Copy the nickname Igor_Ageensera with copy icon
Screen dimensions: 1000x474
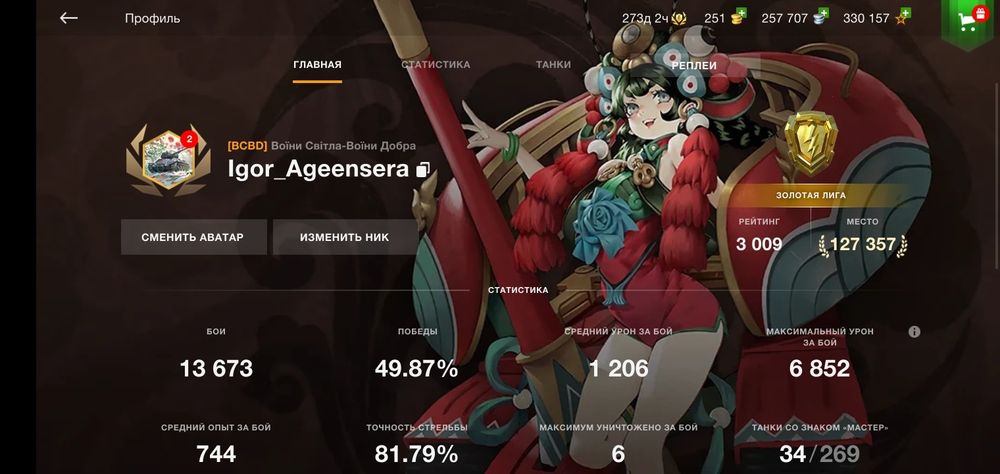click(x=423, y=170)
